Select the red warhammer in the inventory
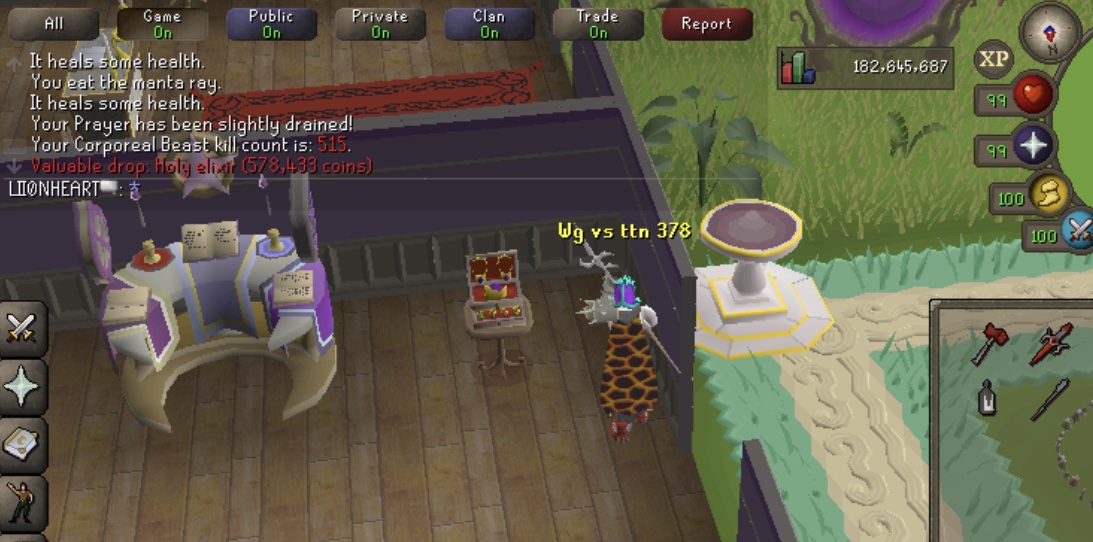1093x542 pixels. [x=991, y=344]
